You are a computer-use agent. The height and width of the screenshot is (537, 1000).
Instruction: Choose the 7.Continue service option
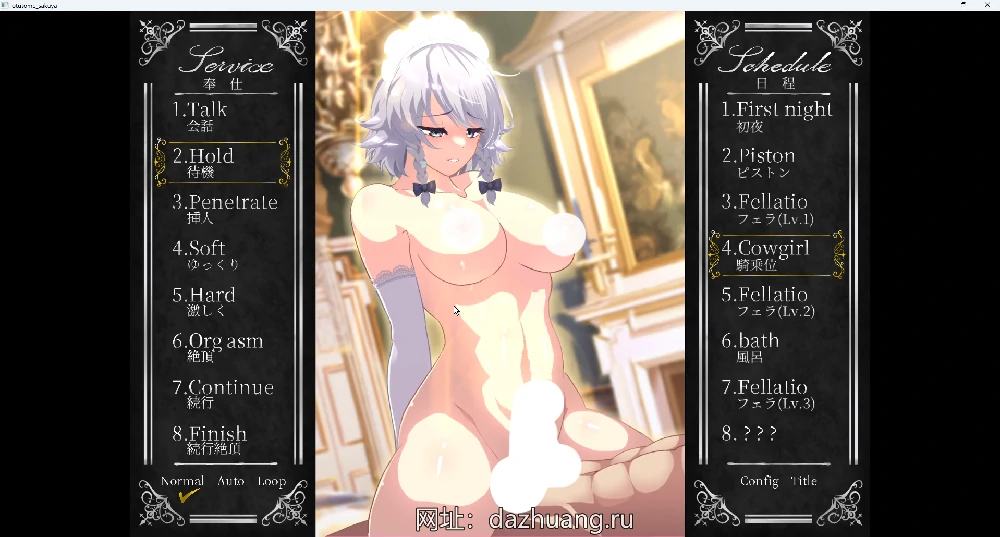pyautogui.click(x=223, y=393)
